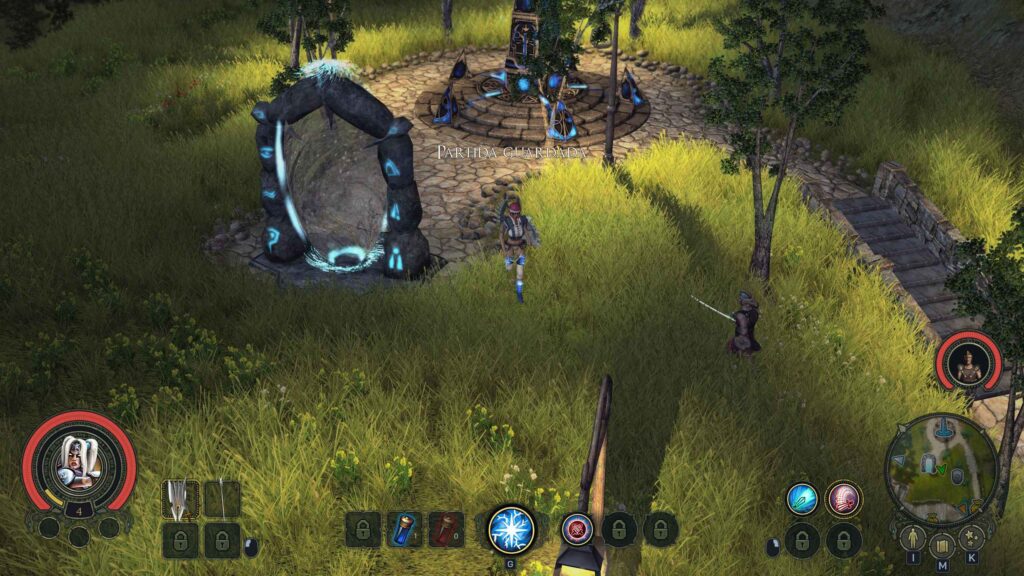Trigger the pink spiral shell skill
The width and height of the screenshot is (1024, 576).
[x=844, y=498]
